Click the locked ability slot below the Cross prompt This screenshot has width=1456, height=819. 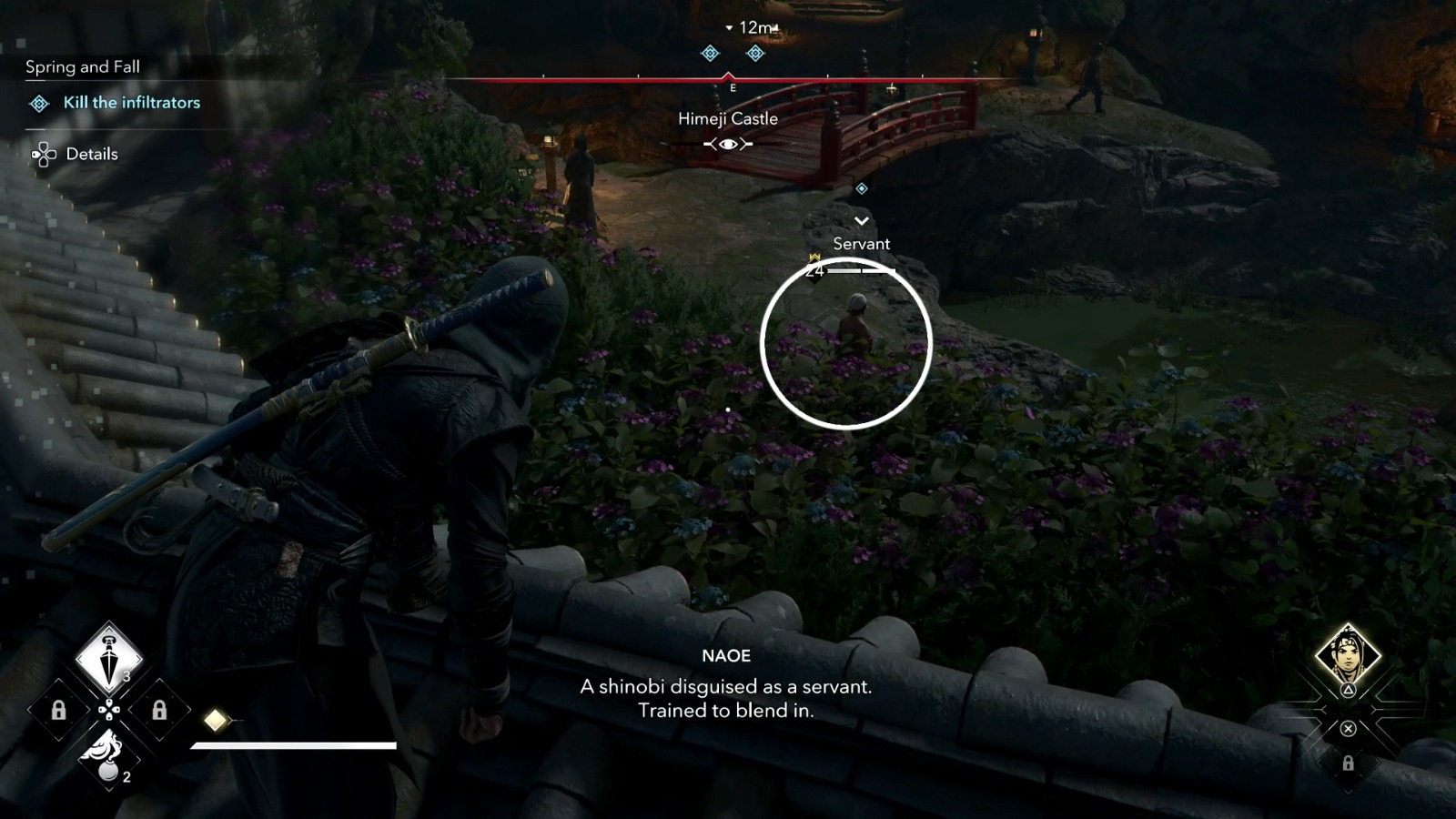point(1349,763)
